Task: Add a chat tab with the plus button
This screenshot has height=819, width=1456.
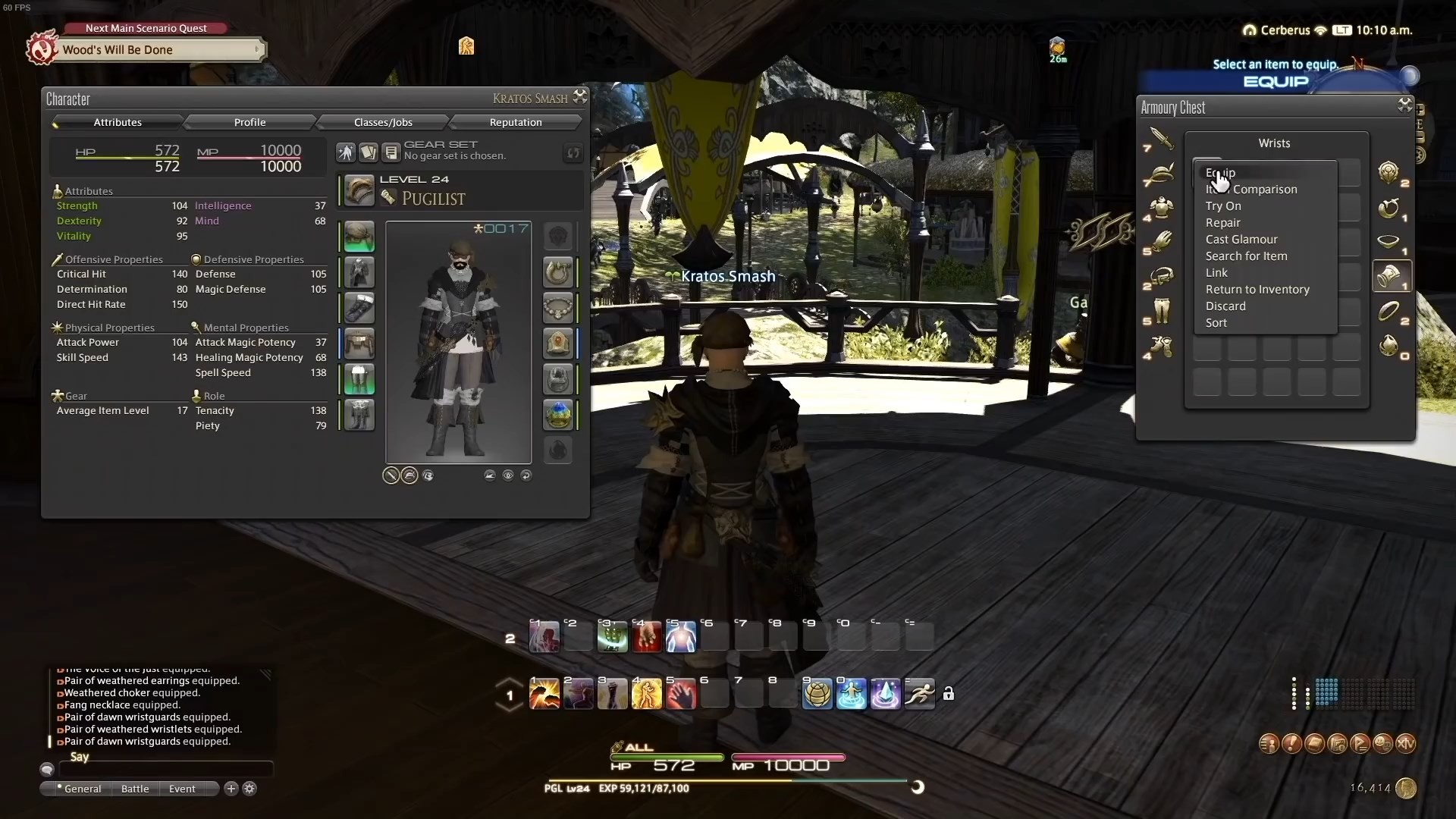Action: tap(230, 789)
